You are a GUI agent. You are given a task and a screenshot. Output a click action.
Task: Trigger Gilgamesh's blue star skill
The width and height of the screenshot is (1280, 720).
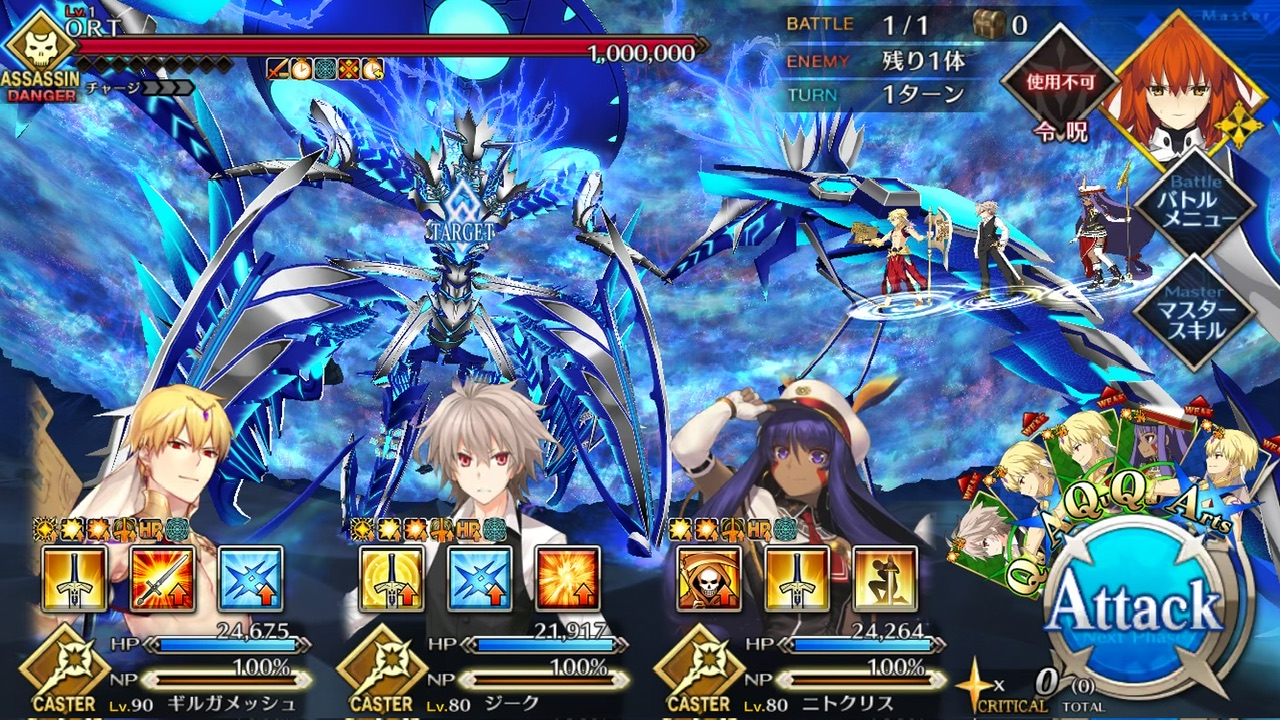tap(250, 580)
